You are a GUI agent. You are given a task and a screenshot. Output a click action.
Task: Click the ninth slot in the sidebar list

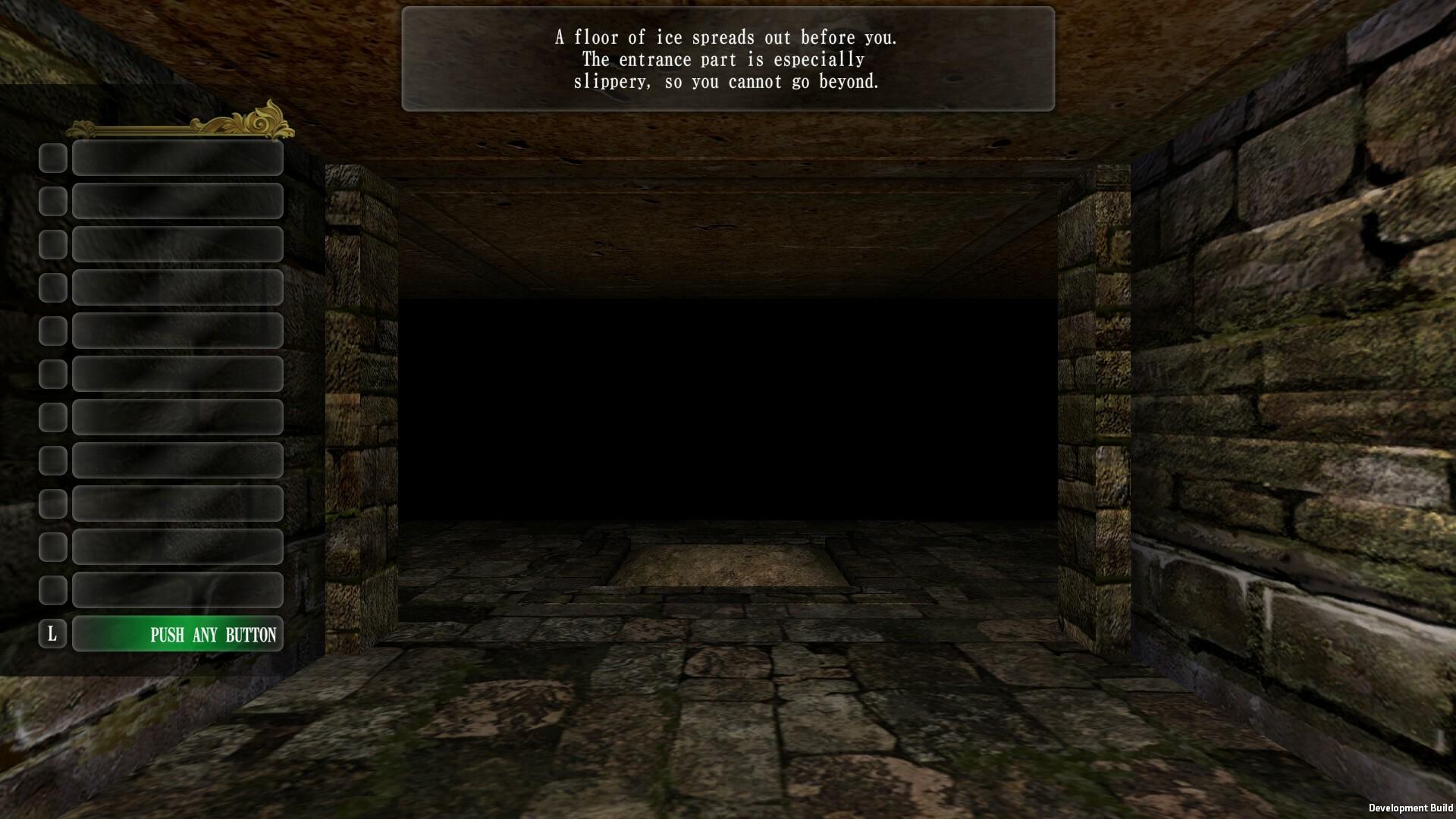(x=177, y=503)
